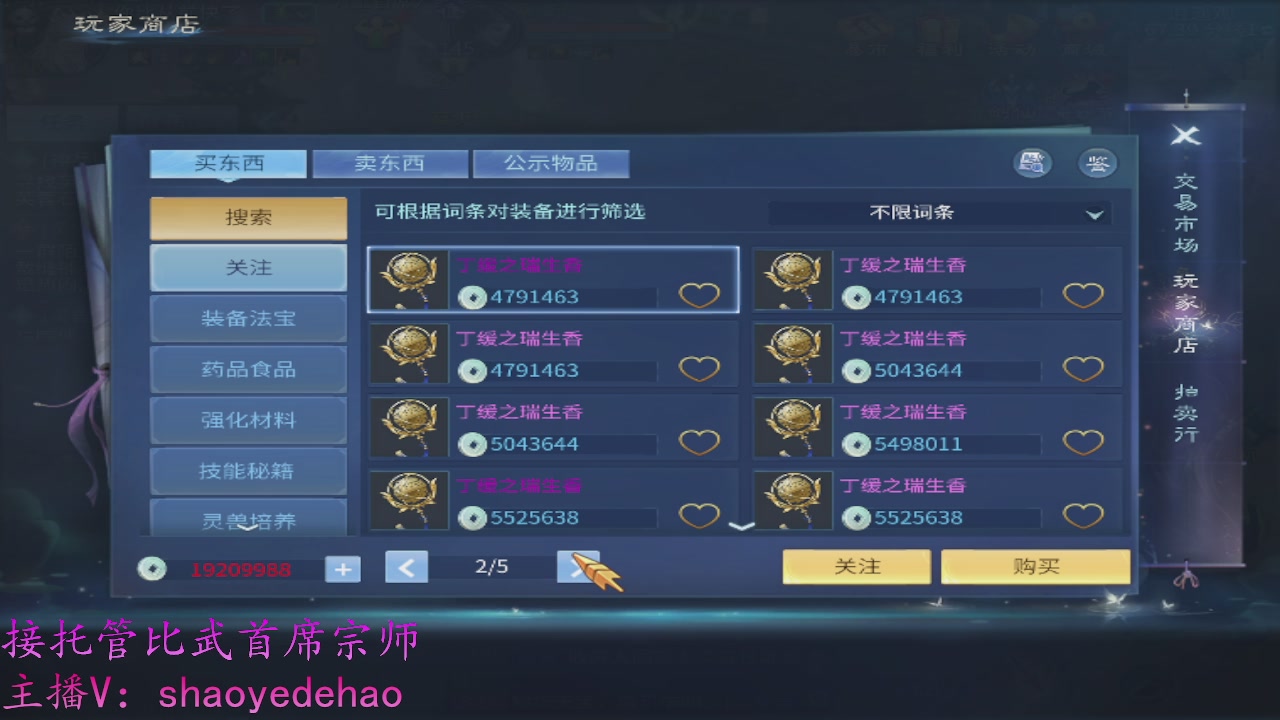Select the 强化材料 category in the sidebar
The image size is (1280, 720).
point(248,419)
